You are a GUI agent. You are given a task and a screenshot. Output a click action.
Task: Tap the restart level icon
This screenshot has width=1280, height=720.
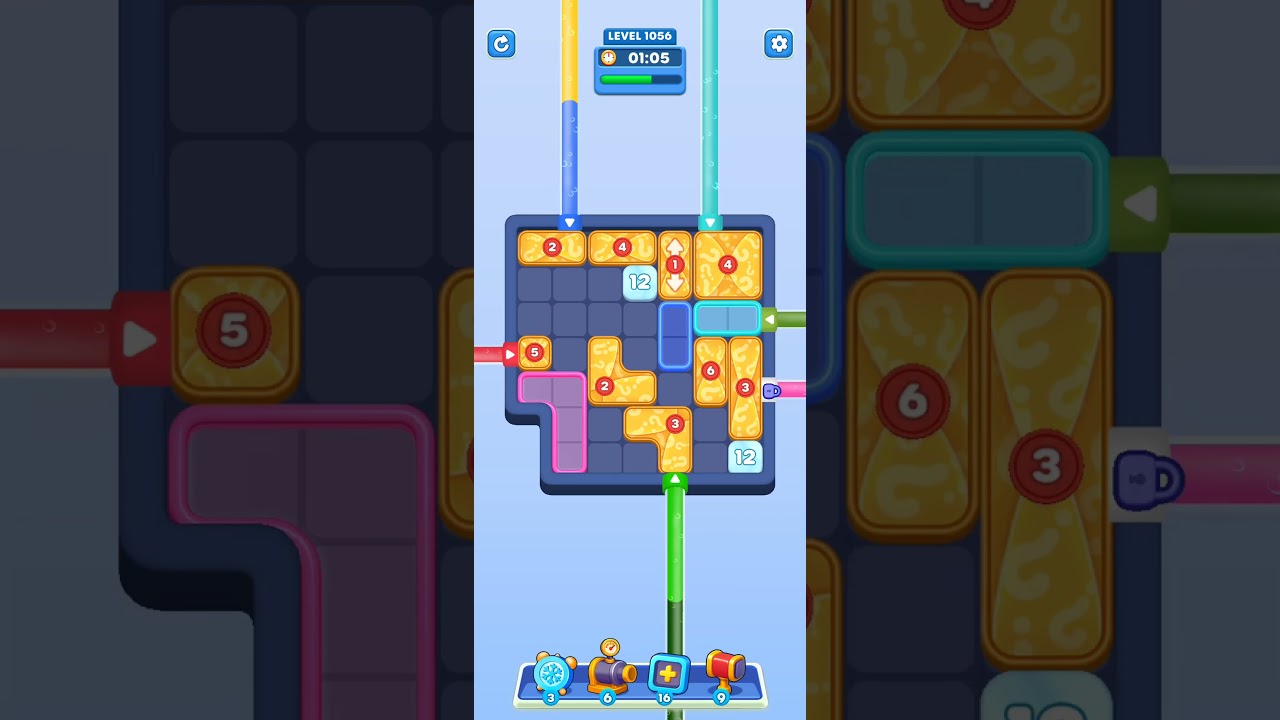pos(501,44)
